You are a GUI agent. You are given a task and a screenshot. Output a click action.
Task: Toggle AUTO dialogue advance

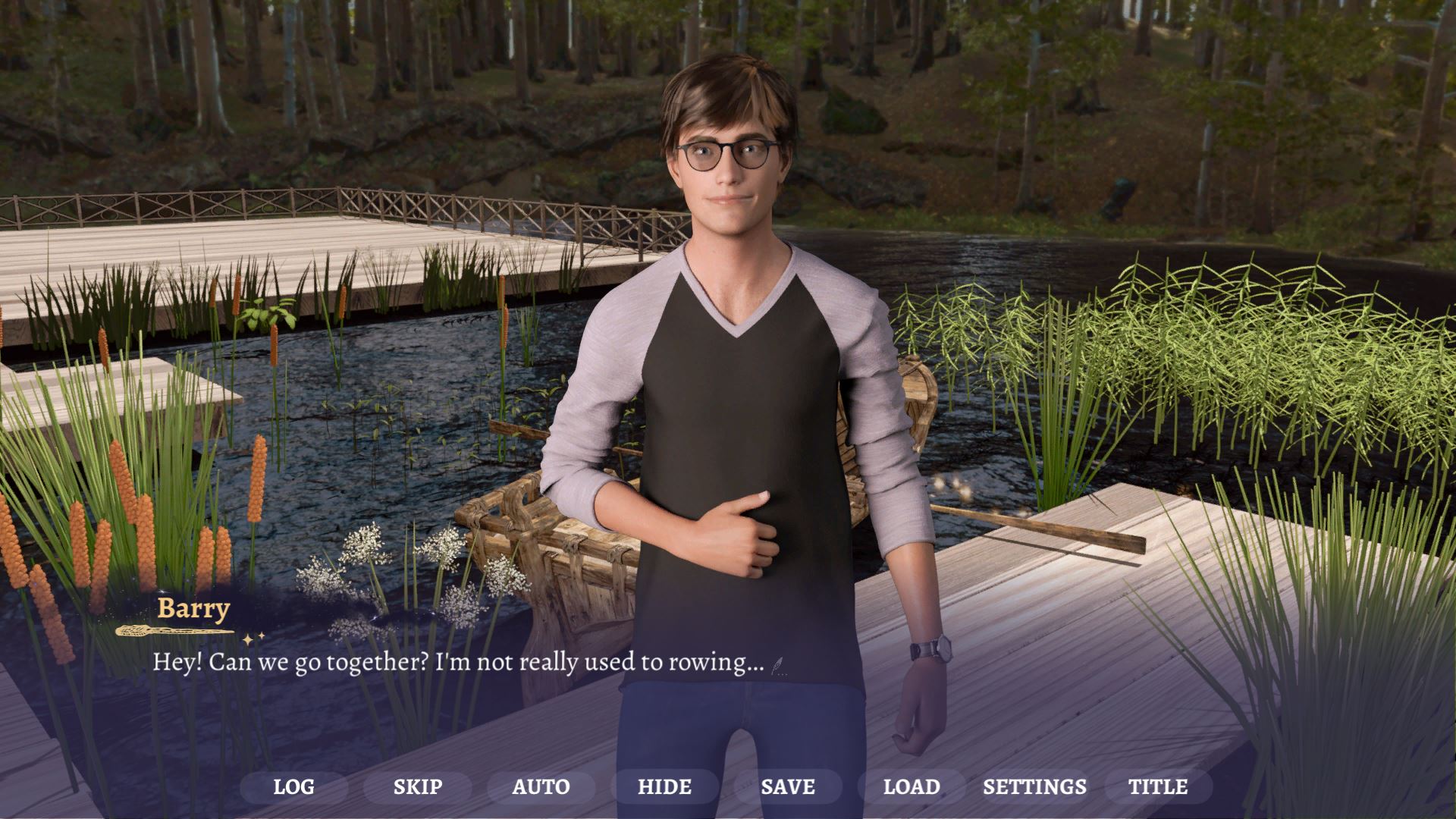pyautogui.click(x=541, y=787)
